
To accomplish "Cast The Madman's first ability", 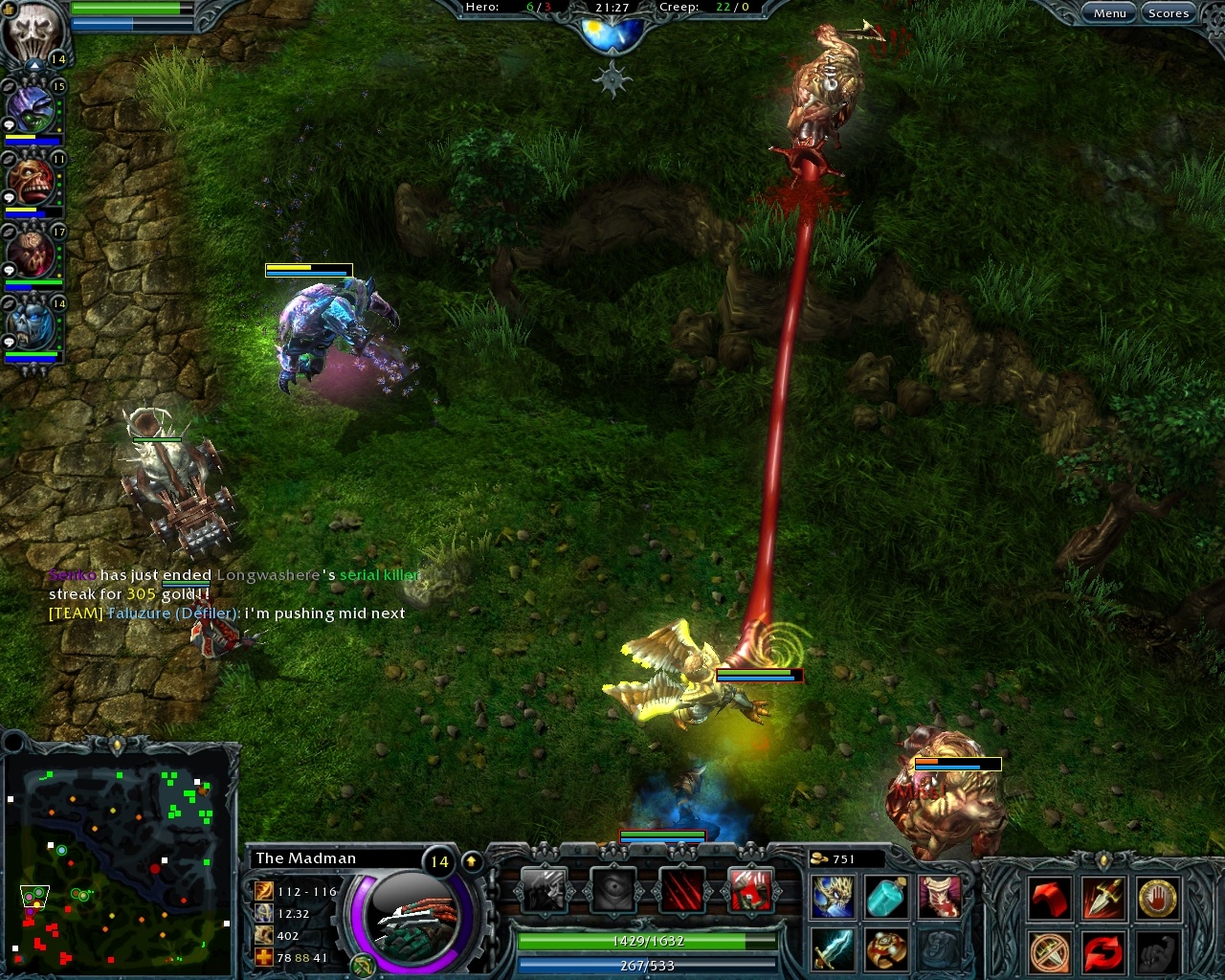I will point(546,891).
